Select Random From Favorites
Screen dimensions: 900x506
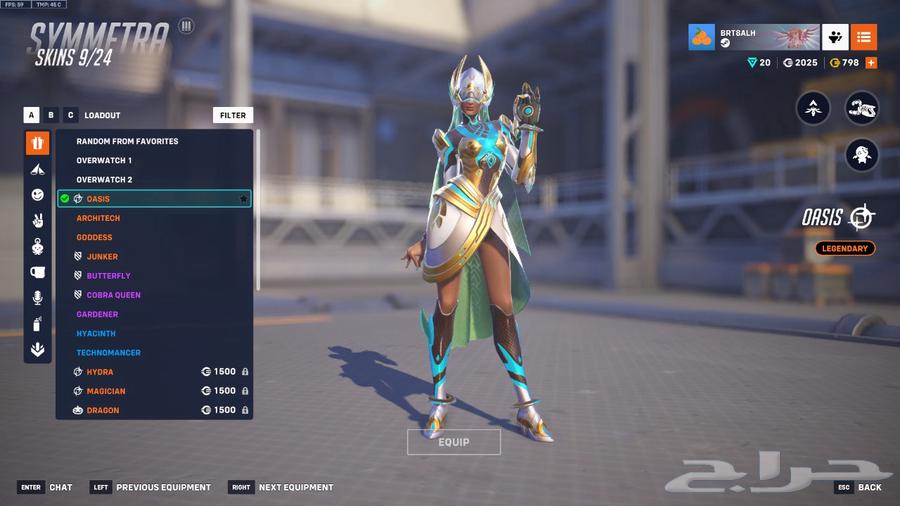(x=127, y=141)
